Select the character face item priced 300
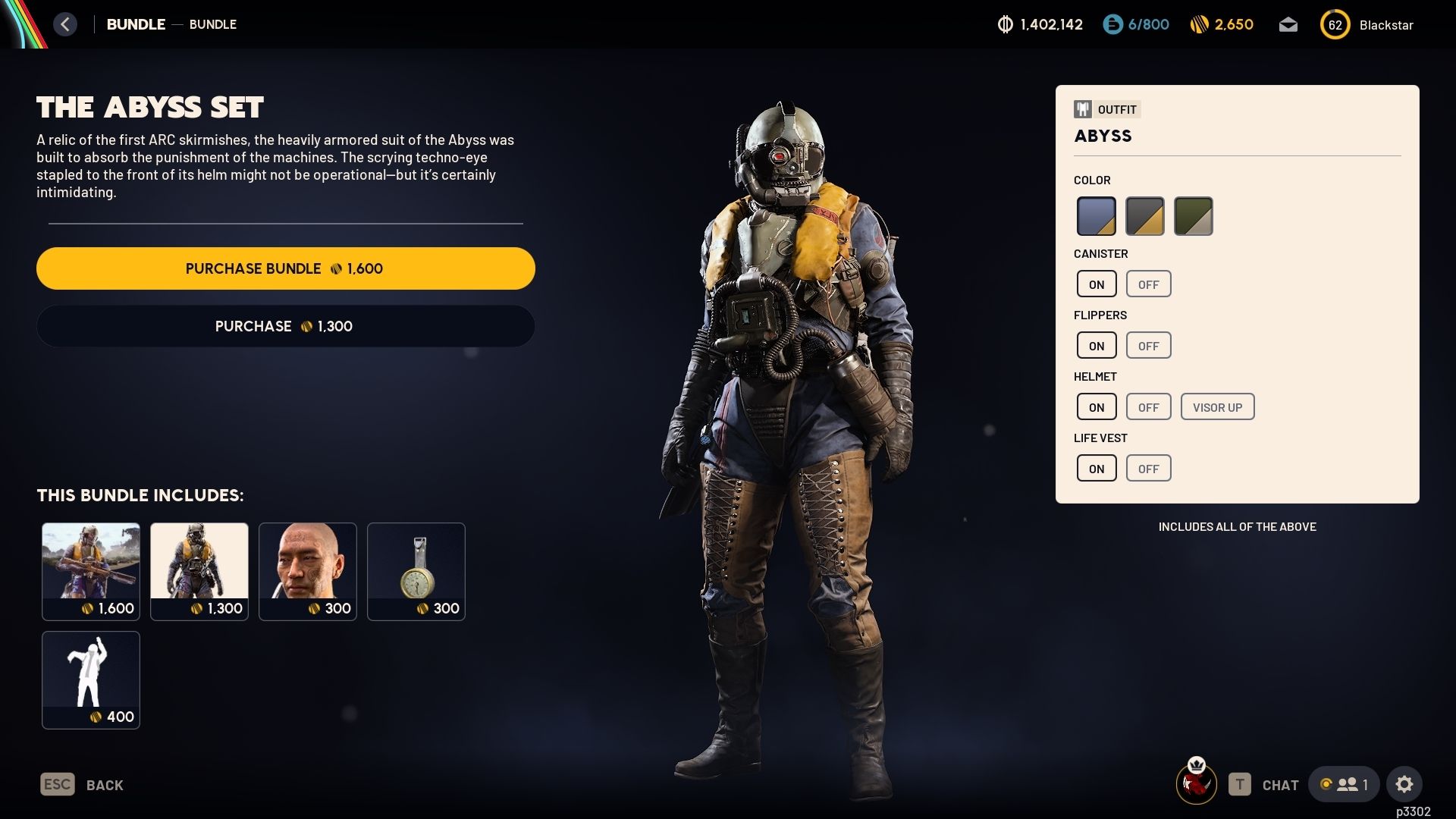Screen dimensions: 1456x819 (x=308, y=570)
